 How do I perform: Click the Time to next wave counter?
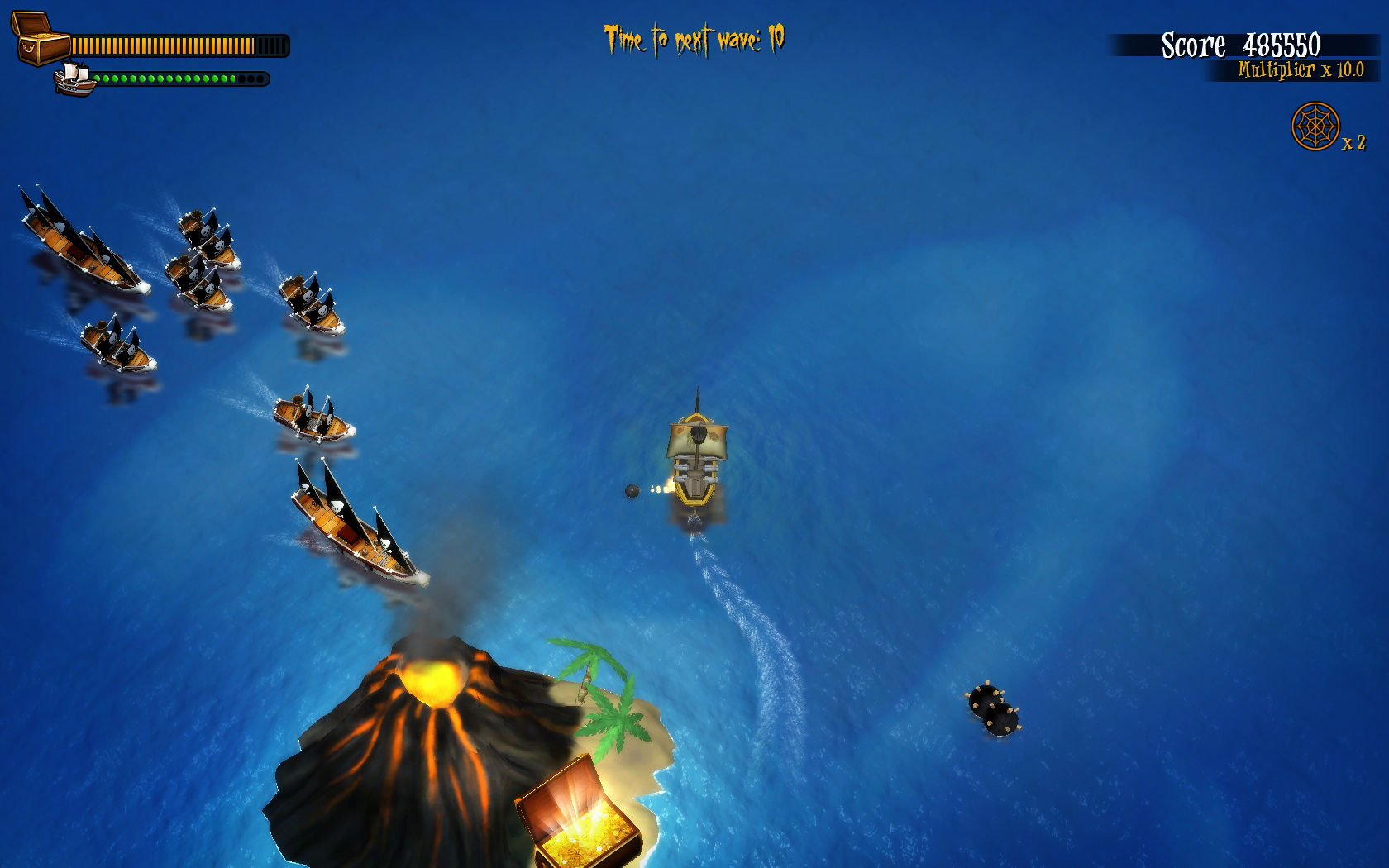pyautogui.click(x=694, y=36)
